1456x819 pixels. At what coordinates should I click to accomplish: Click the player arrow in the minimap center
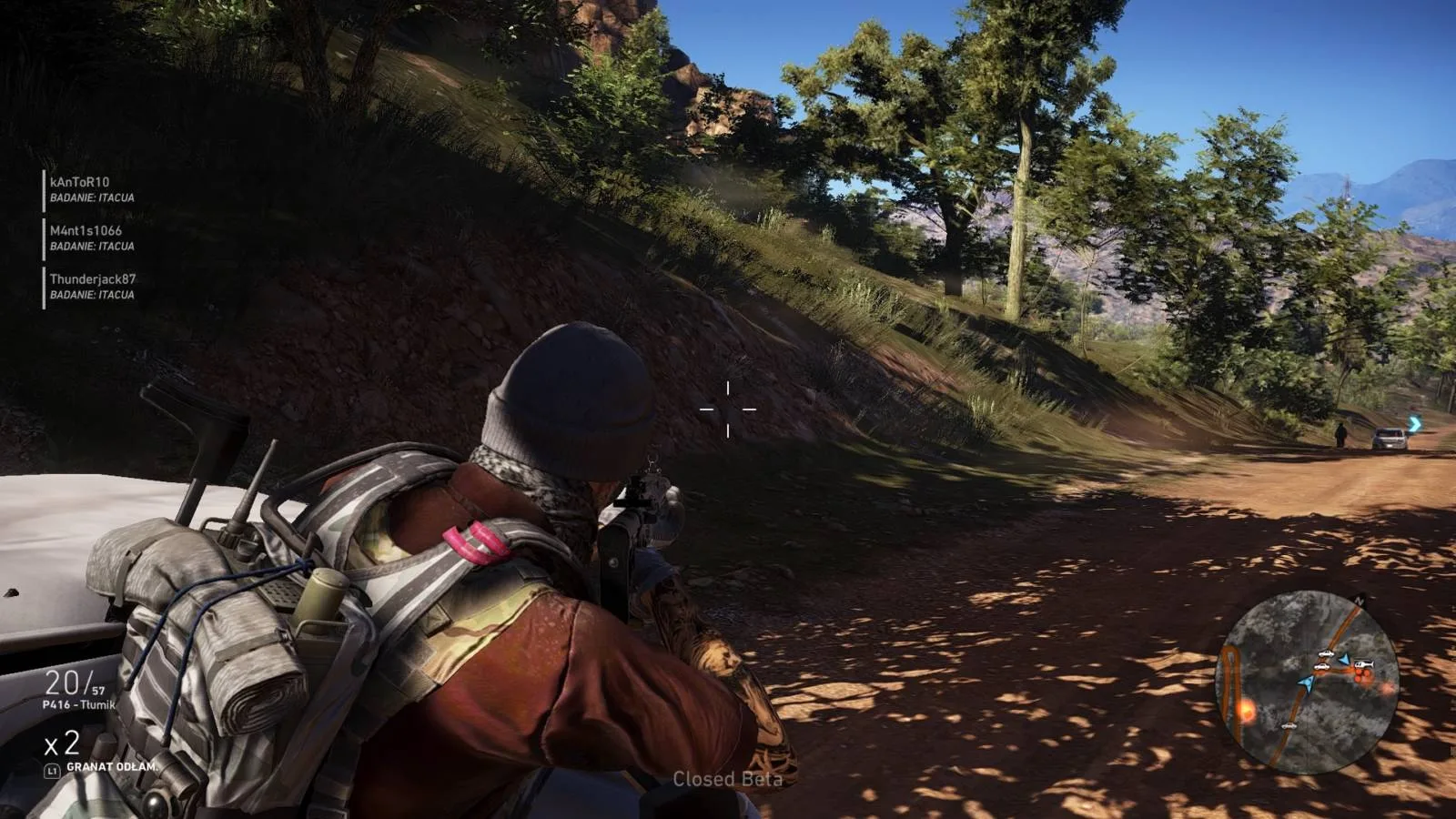[x=1307, y=683]
